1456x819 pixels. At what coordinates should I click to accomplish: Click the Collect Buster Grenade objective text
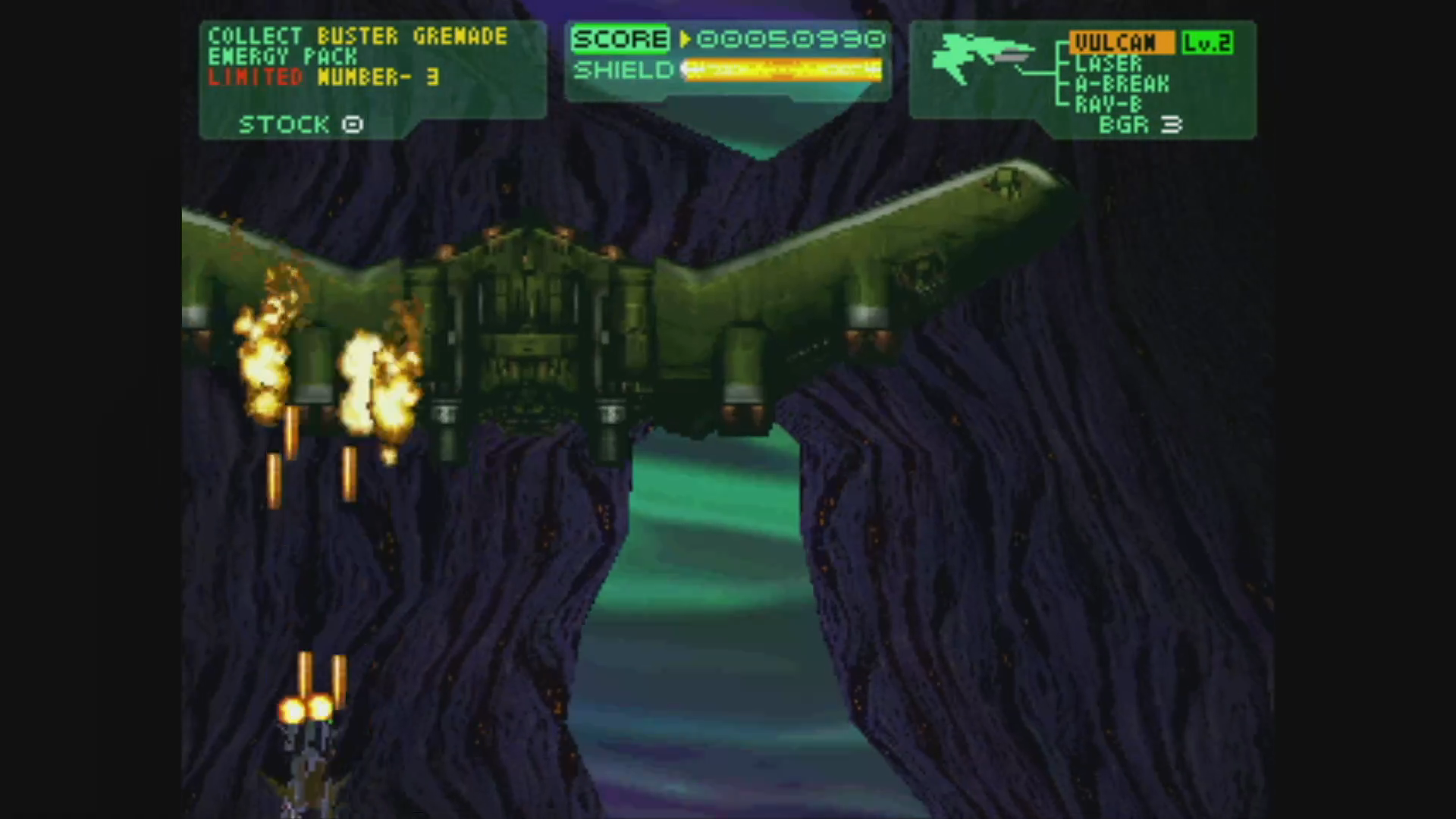(x=357, y=36)
